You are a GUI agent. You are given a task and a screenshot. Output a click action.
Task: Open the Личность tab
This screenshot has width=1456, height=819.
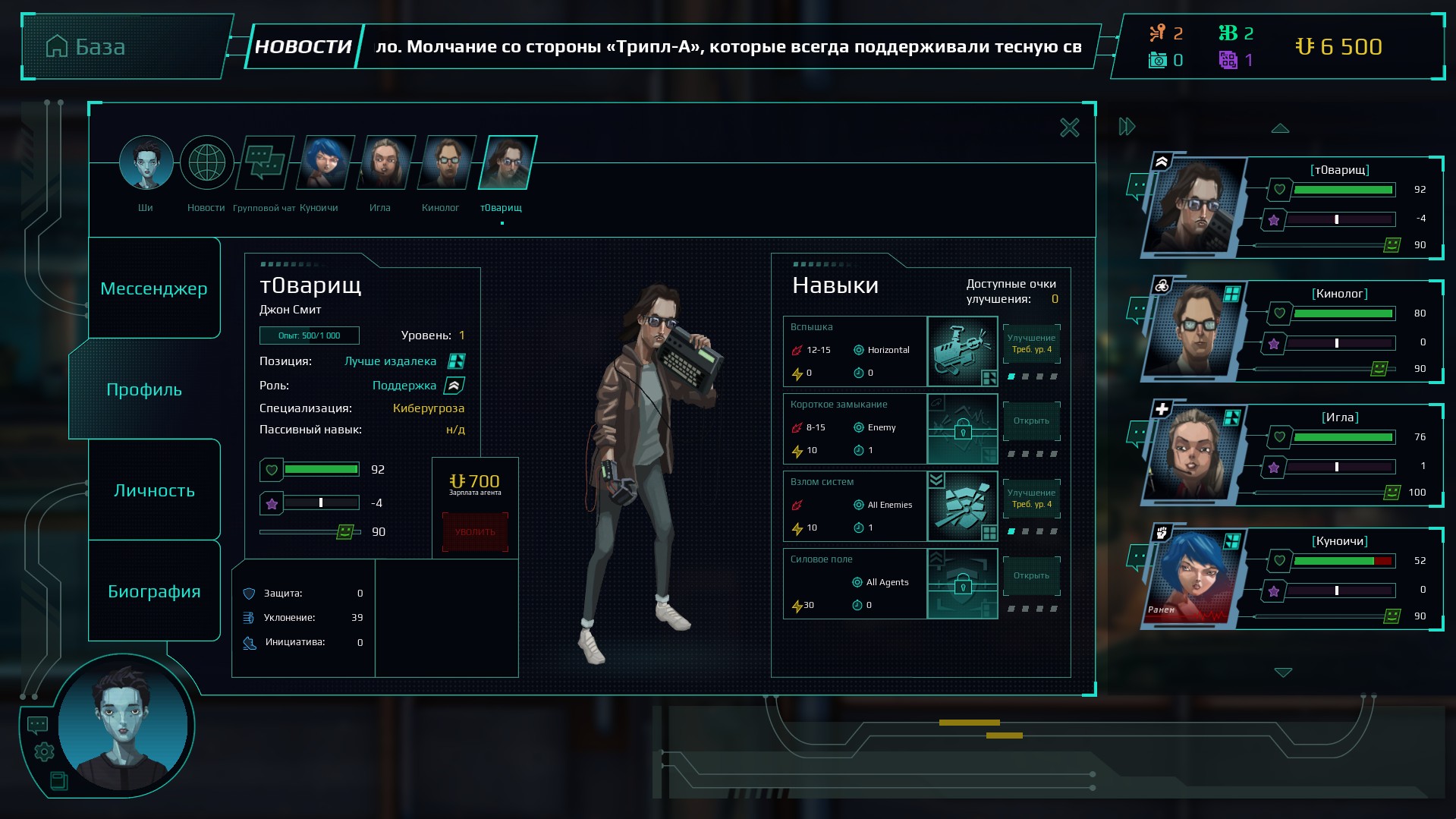(x=154, y=490)
